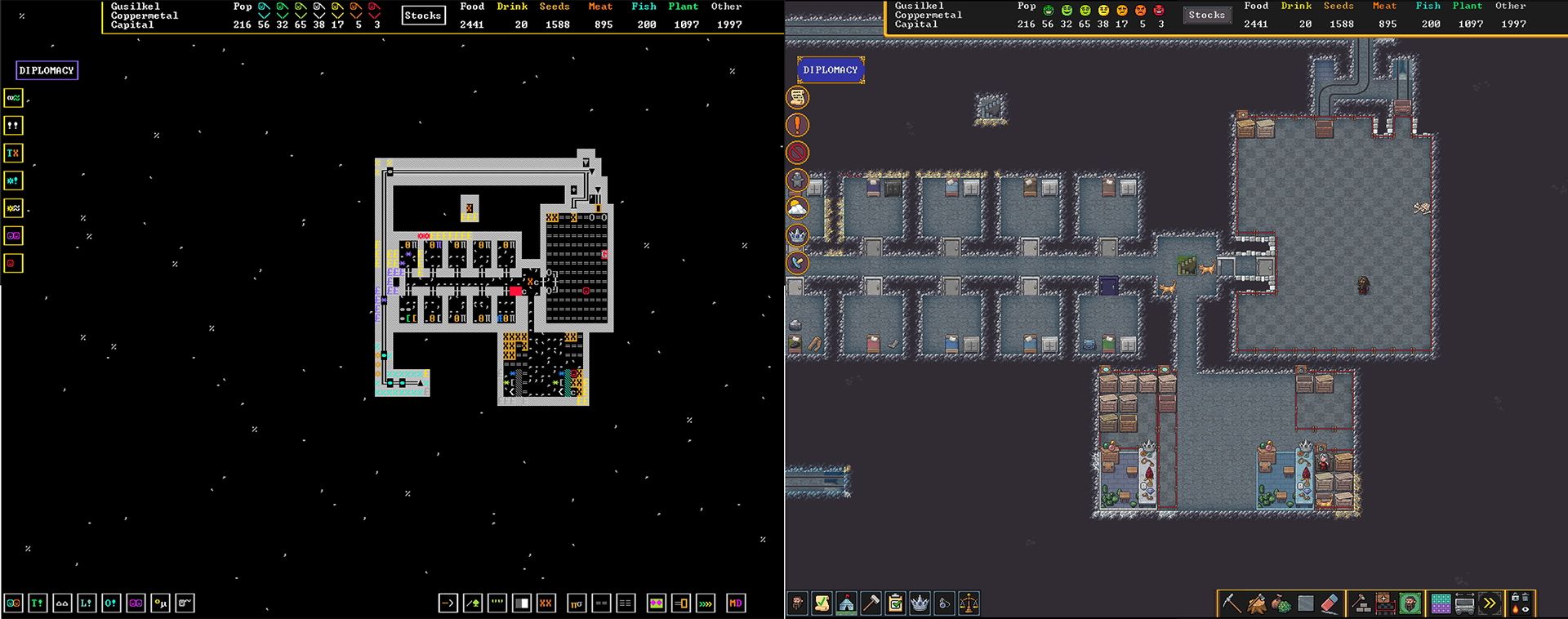1568x619 pixels.
Task: Open the nobles crown panel
Action: pyautogui.click(x=920, y=603)
